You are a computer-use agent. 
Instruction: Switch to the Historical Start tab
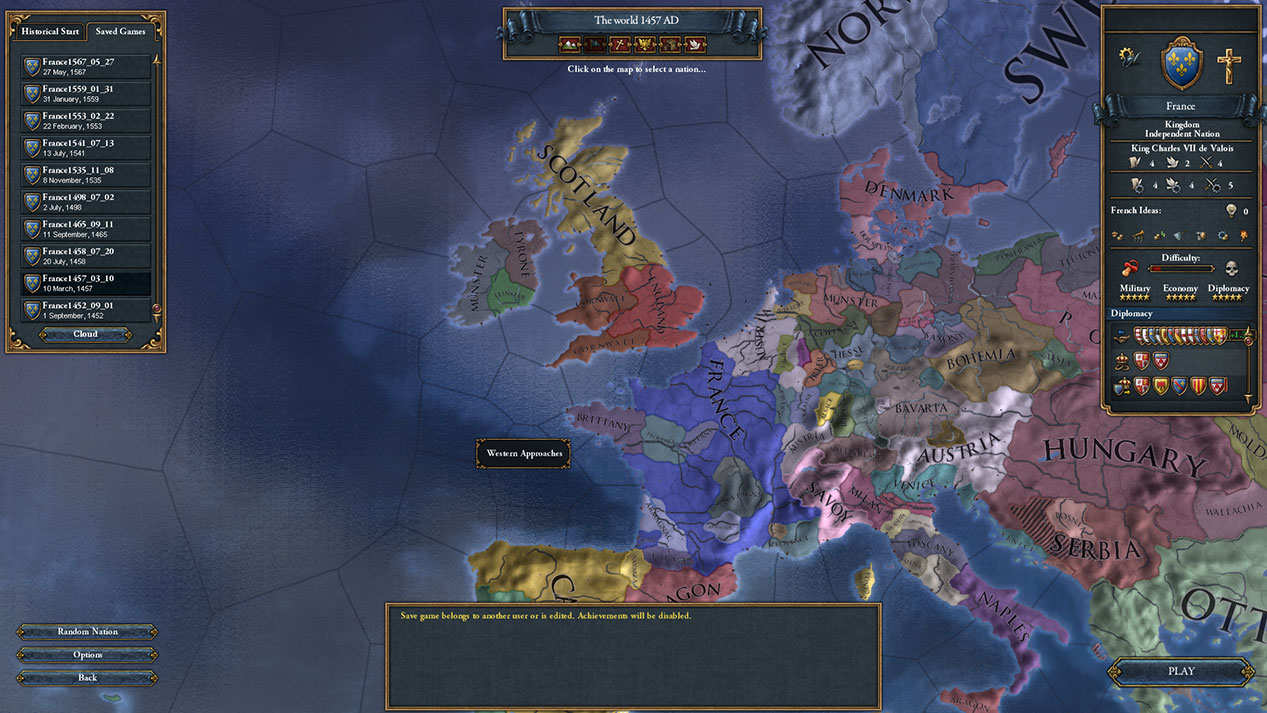(51, 31)
